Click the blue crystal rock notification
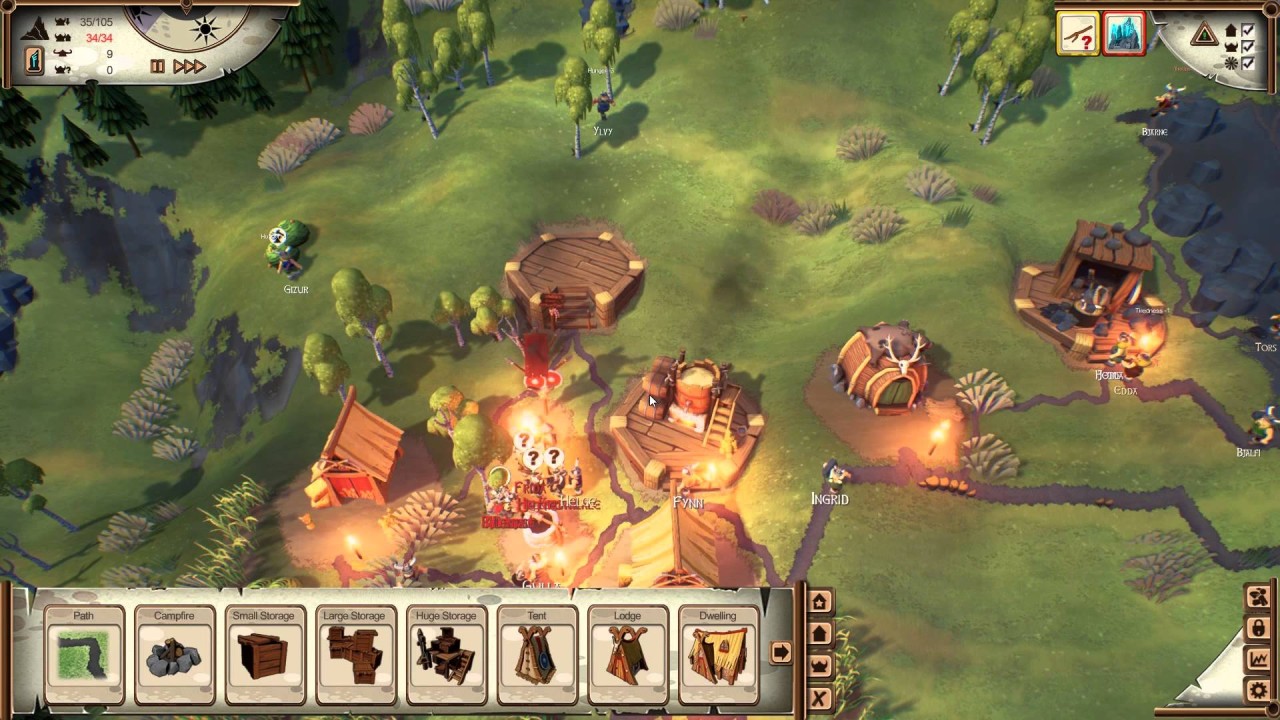The width and height of the screenshot is (1280, 720). [1124, 35]
